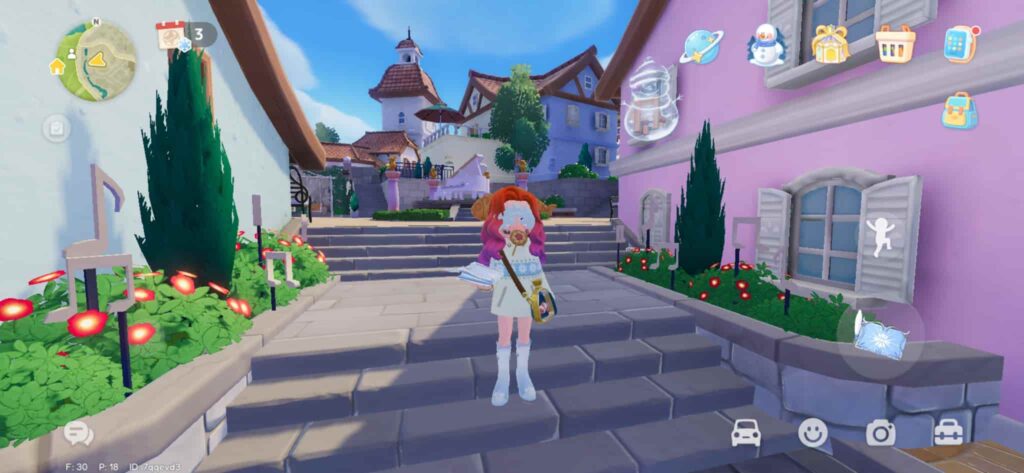Tap the yellow home marker on minimap

pyautogui.click(x=57, y=66)
